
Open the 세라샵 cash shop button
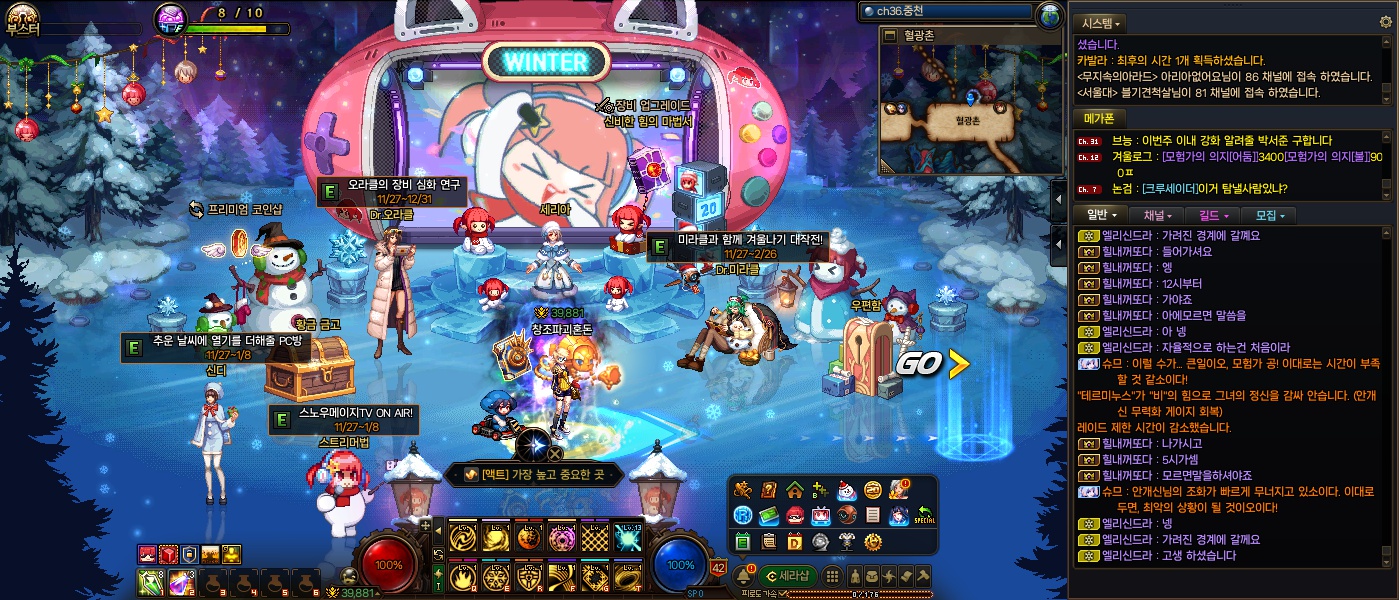click(x=788, y=575)
